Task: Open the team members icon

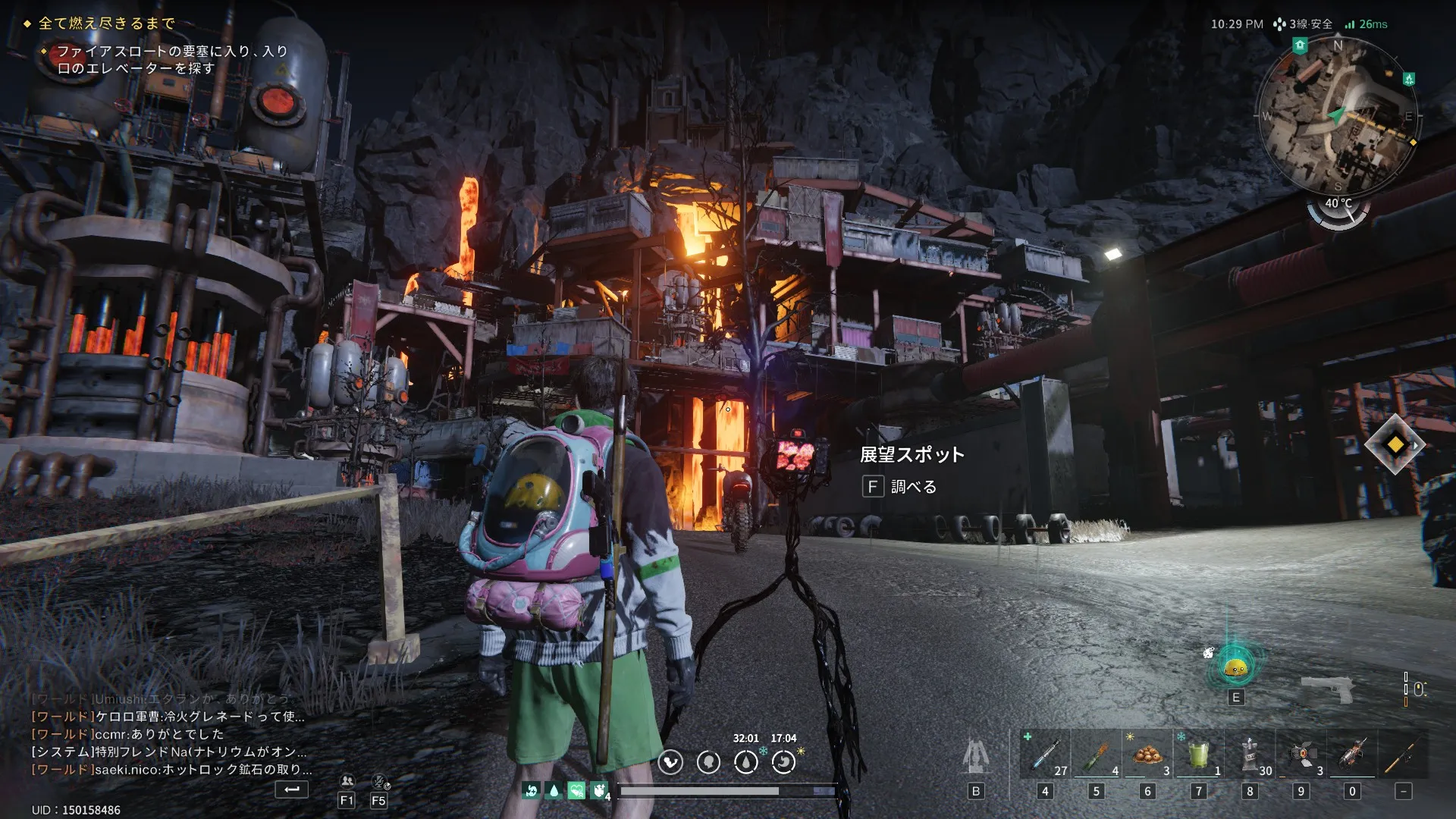Action: tap(347, 781)
